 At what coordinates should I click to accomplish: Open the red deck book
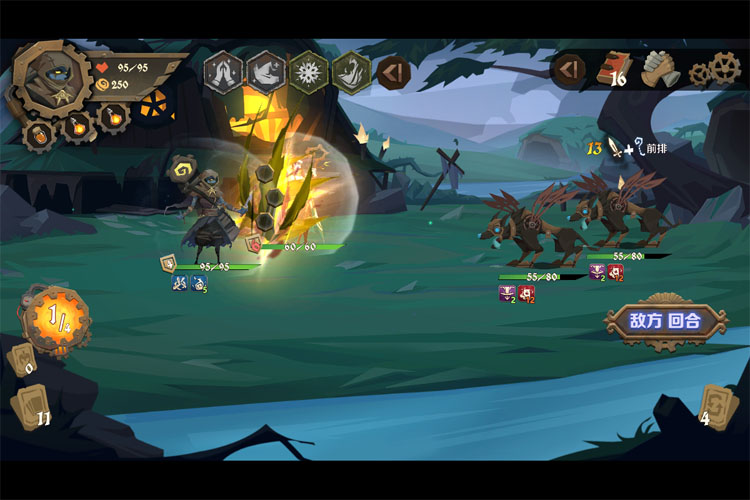coord(613,68)
